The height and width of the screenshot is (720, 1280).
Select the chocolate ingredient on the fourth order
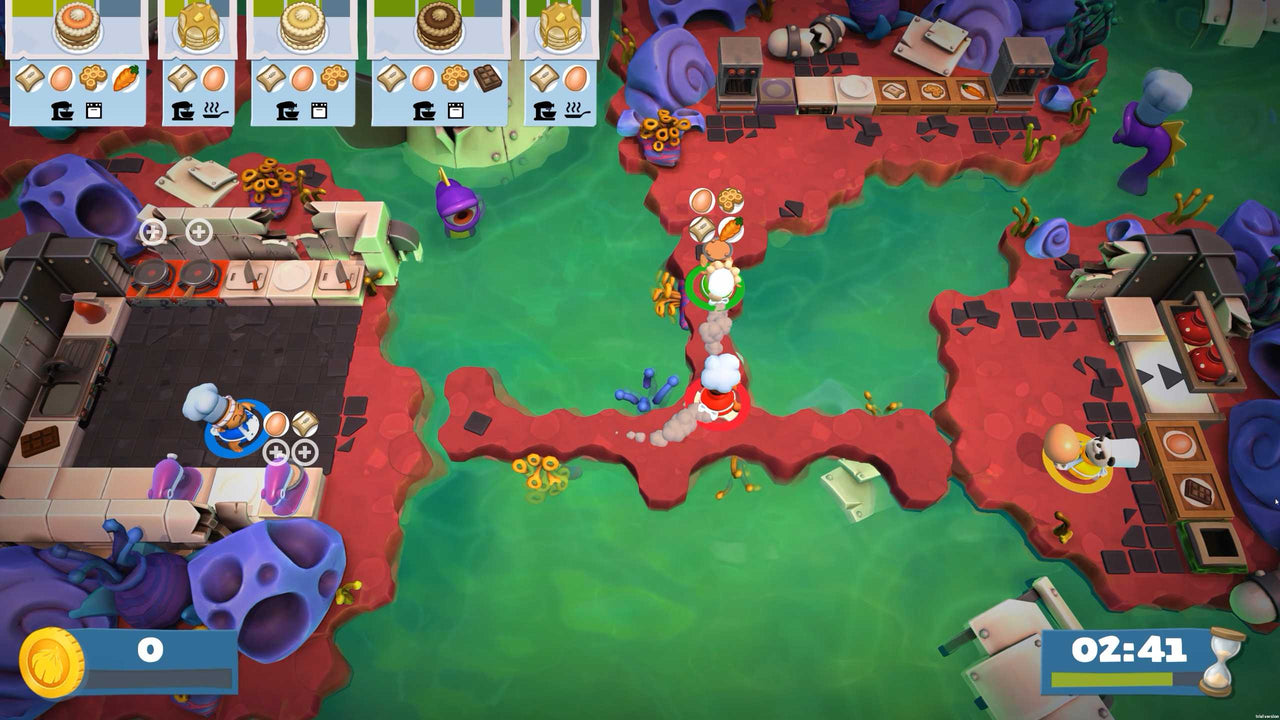[487, 79]
